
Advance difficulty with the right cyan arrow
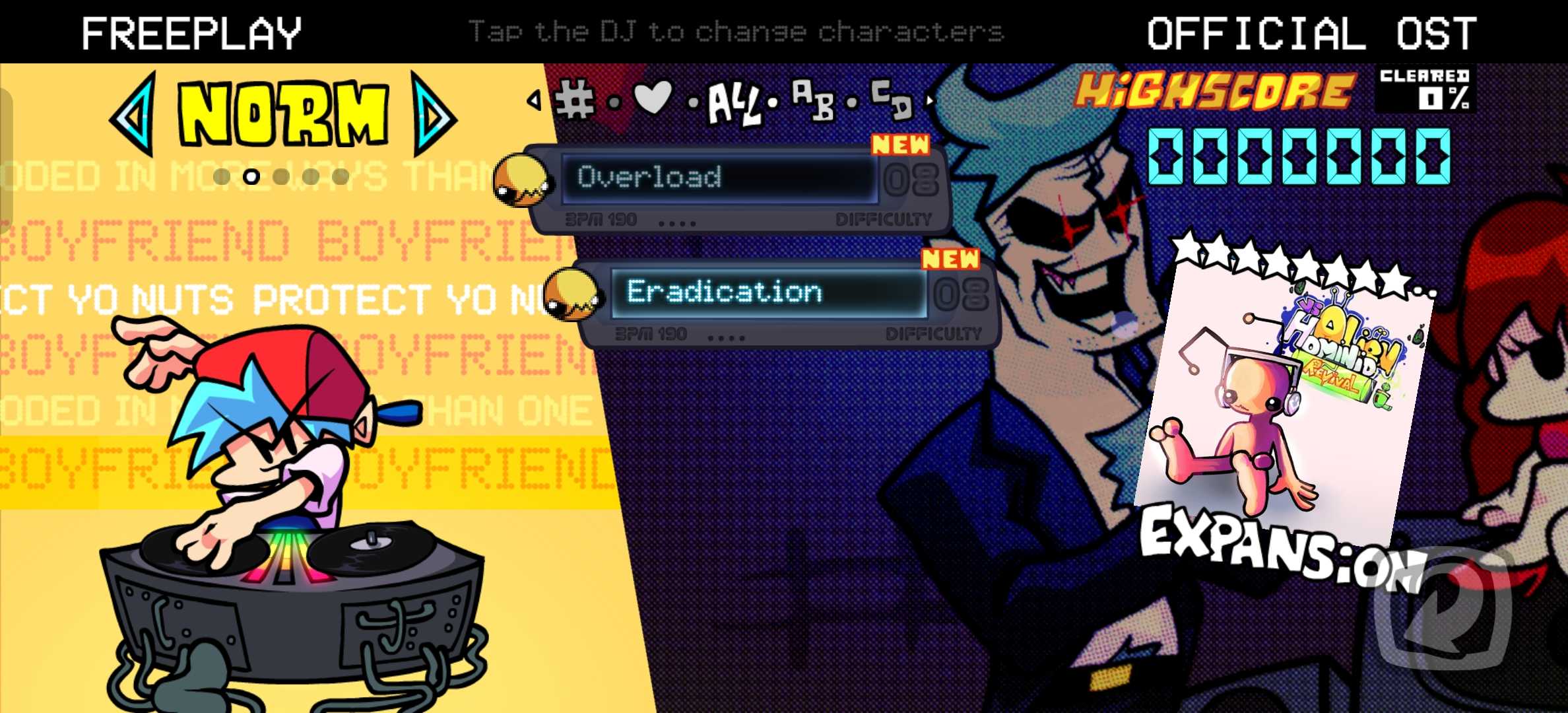pyautogui.click(x=434, y=115)
